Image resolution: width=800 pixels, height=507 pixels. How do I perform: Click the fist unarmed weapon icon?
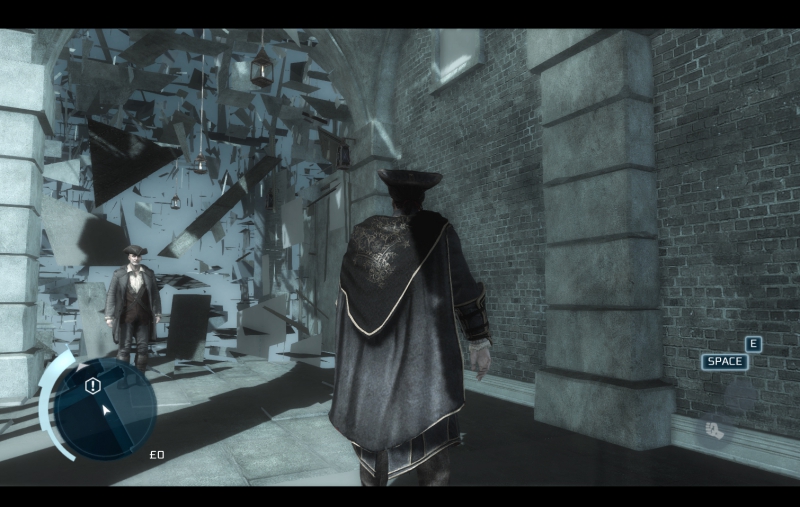(715, 429)
